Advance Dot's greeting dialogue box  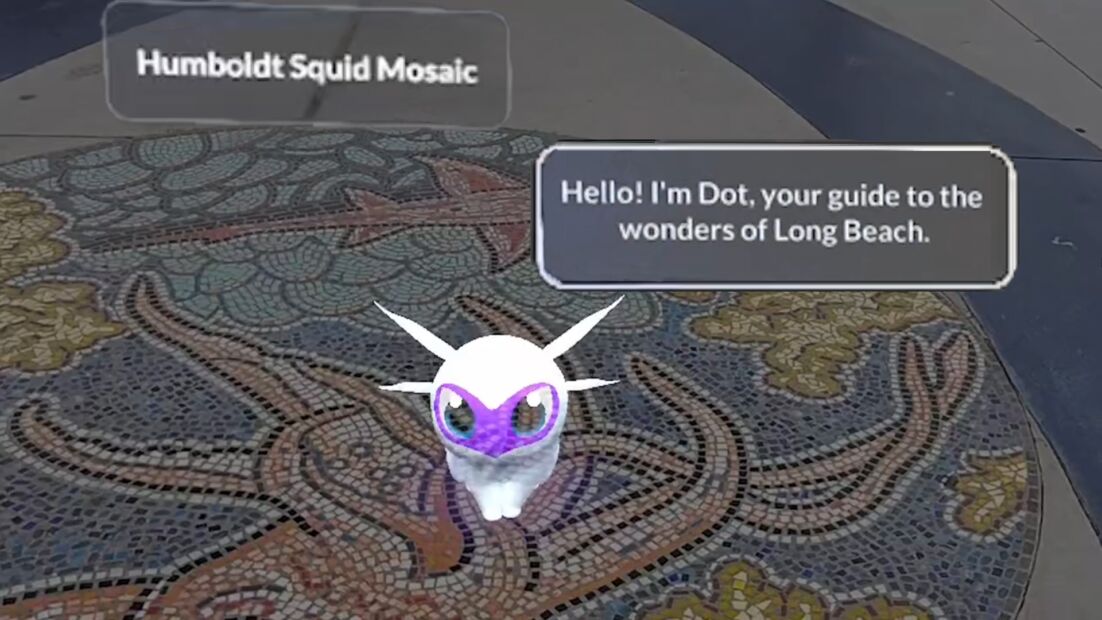(776, 215)
